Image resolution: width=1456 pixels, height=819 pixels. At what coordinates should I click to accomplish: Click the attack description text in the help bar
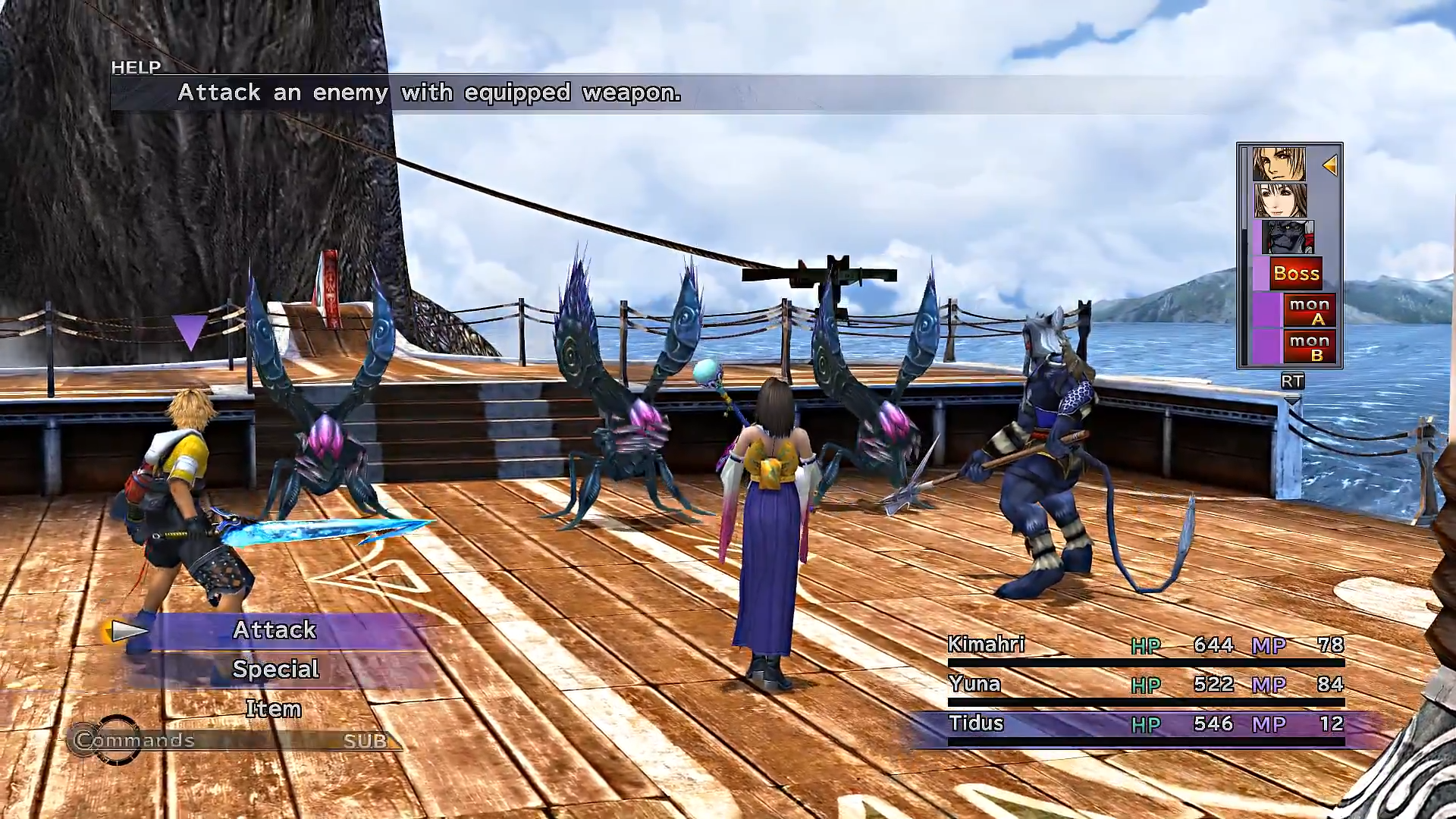pos(429,93)
